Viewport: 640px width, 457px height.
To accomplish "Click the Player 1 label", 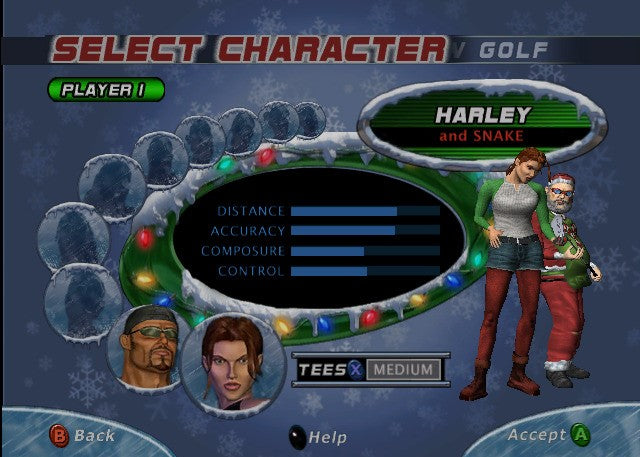I will (x=105, y=89).
